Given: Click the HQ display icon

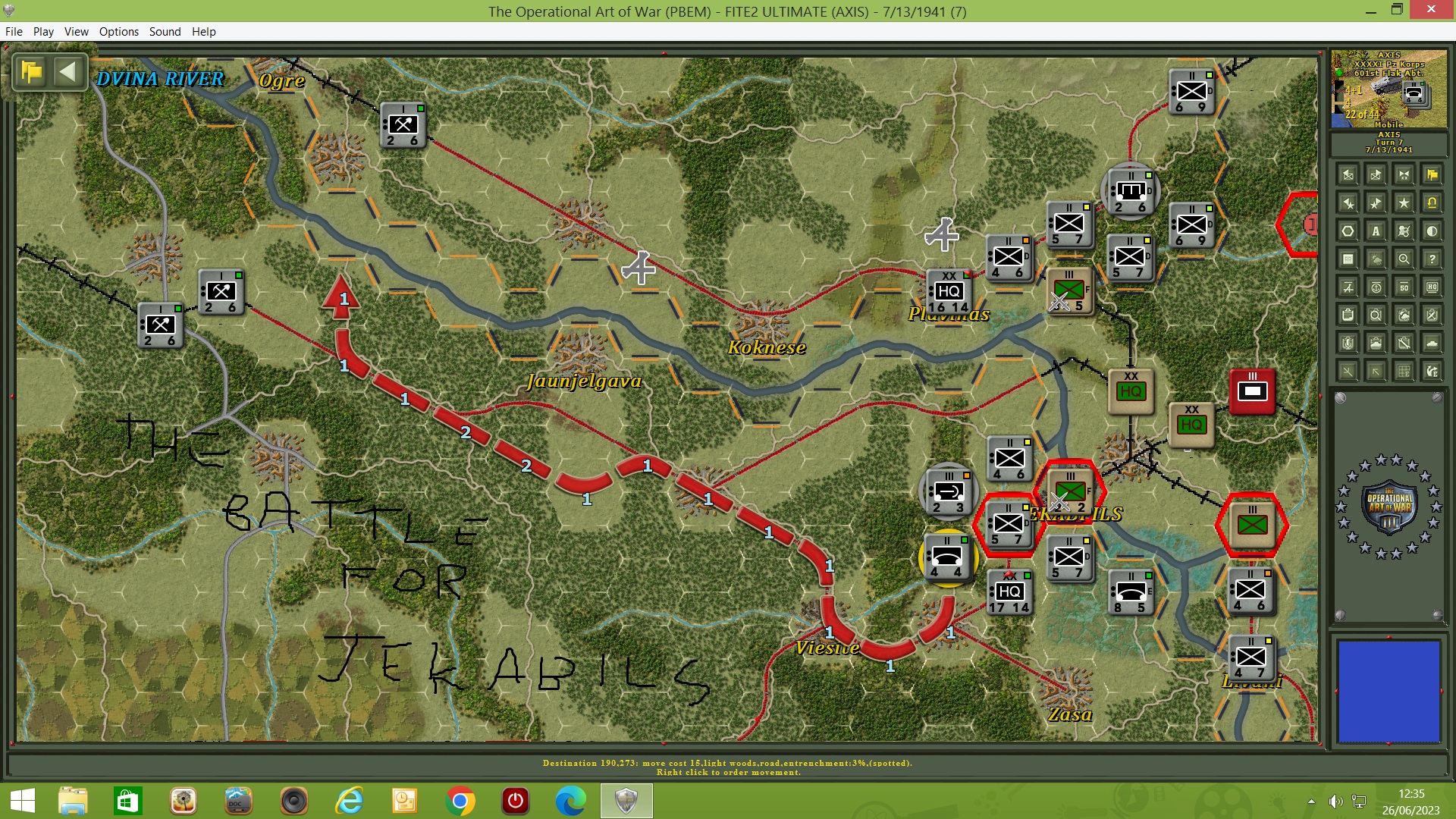Looking at the screenshot, I should tap(1432, 287).
